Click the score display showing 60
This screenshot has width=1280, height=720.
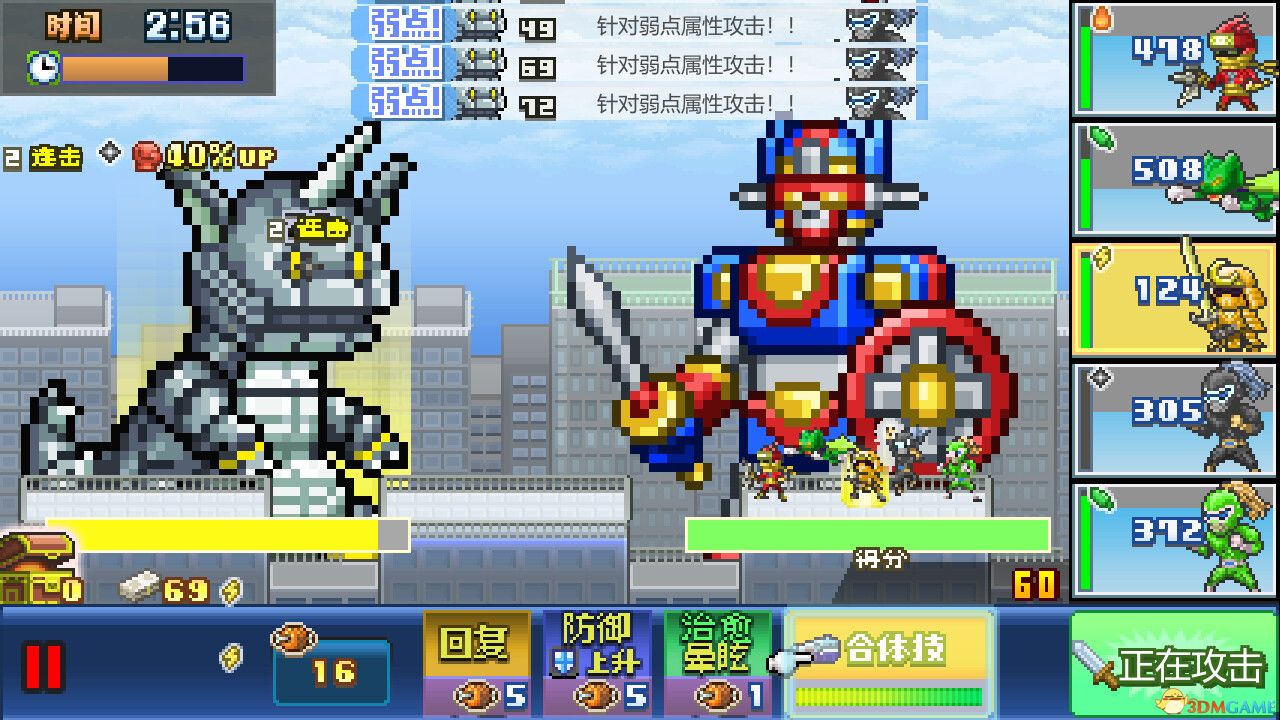coord(1037,584)
